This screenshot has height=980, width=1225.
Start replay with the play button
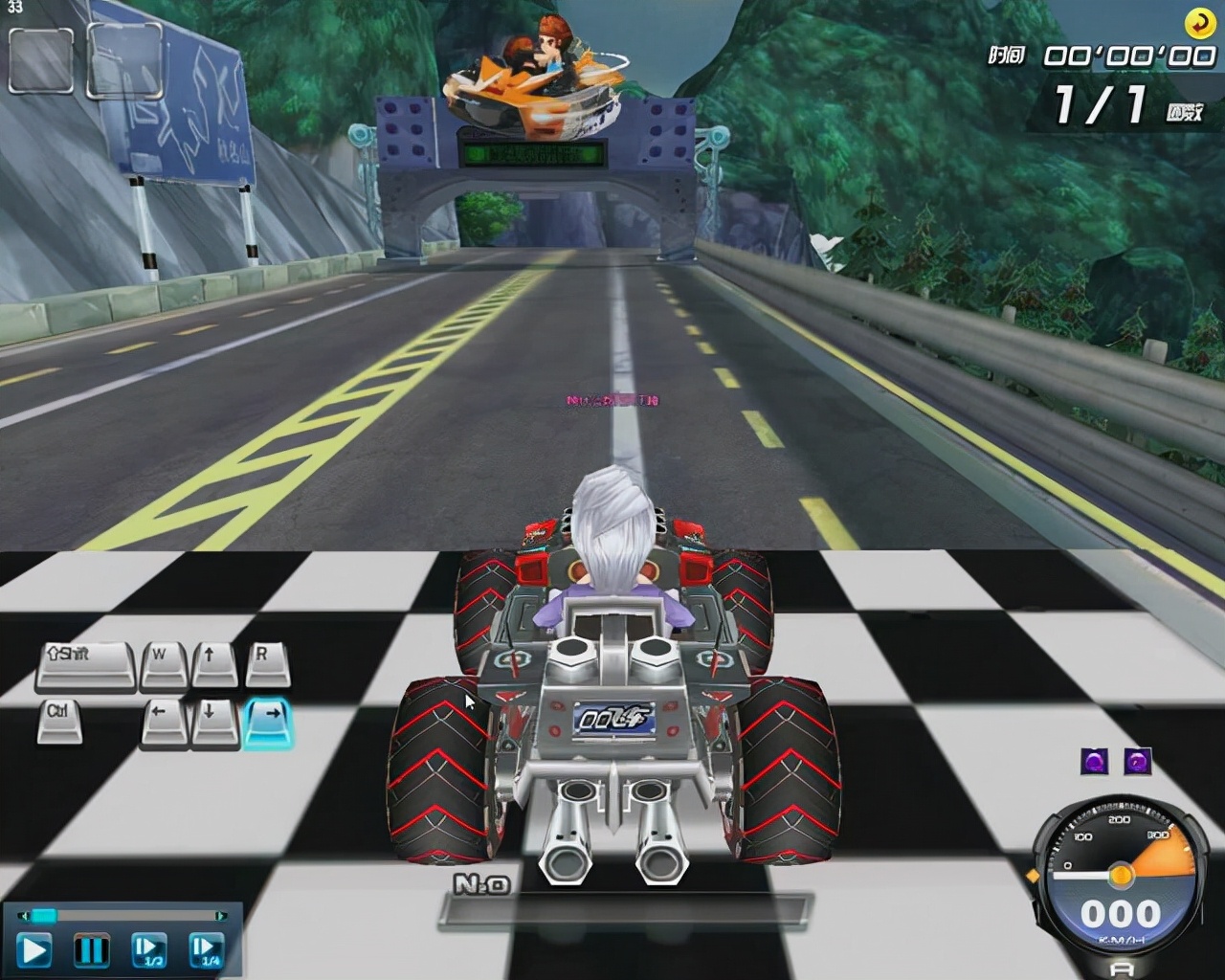click(x=33, y=950)
